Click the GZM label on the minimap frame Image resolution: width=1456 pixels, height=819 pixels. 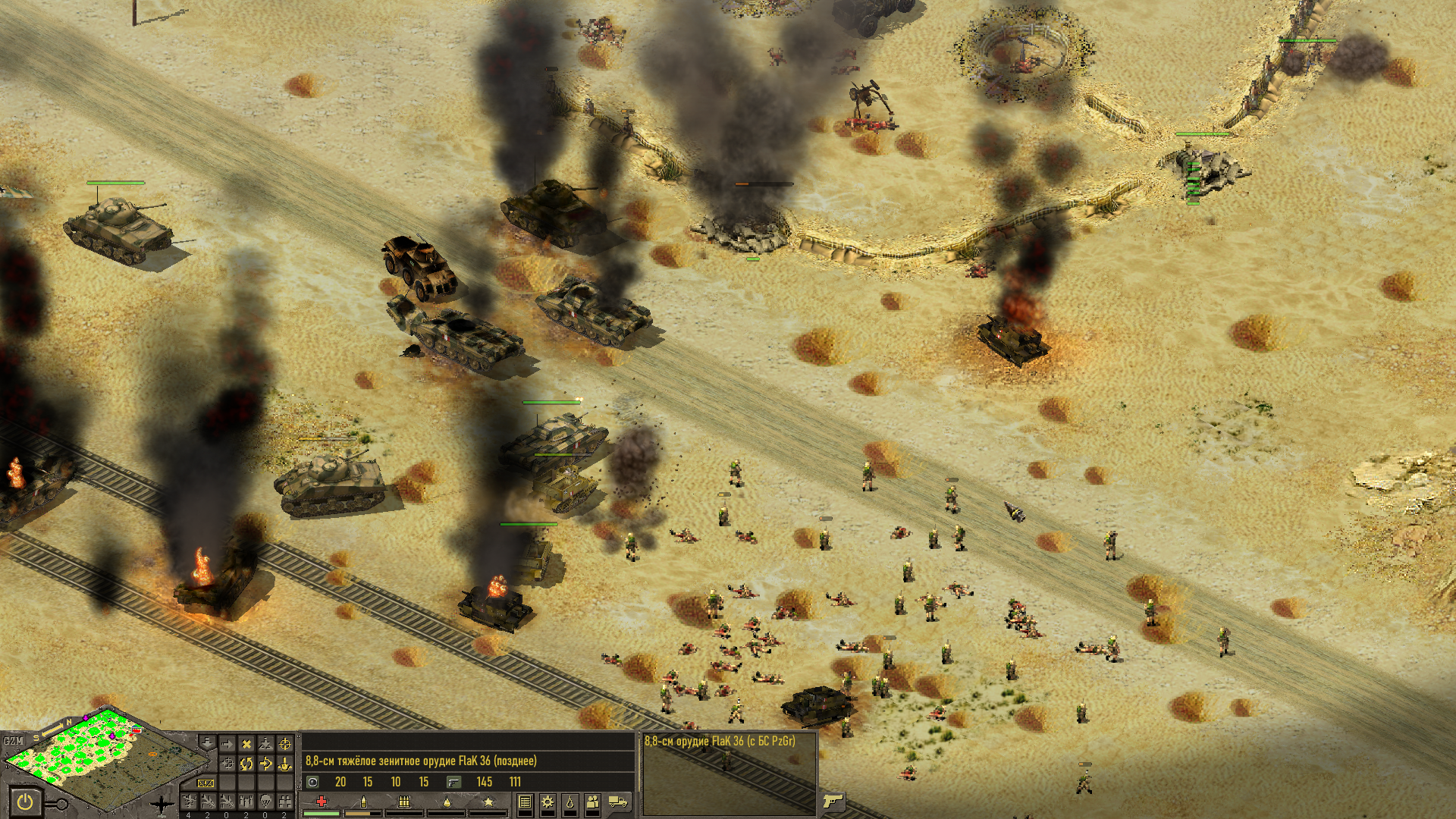(x=13, y=741)
